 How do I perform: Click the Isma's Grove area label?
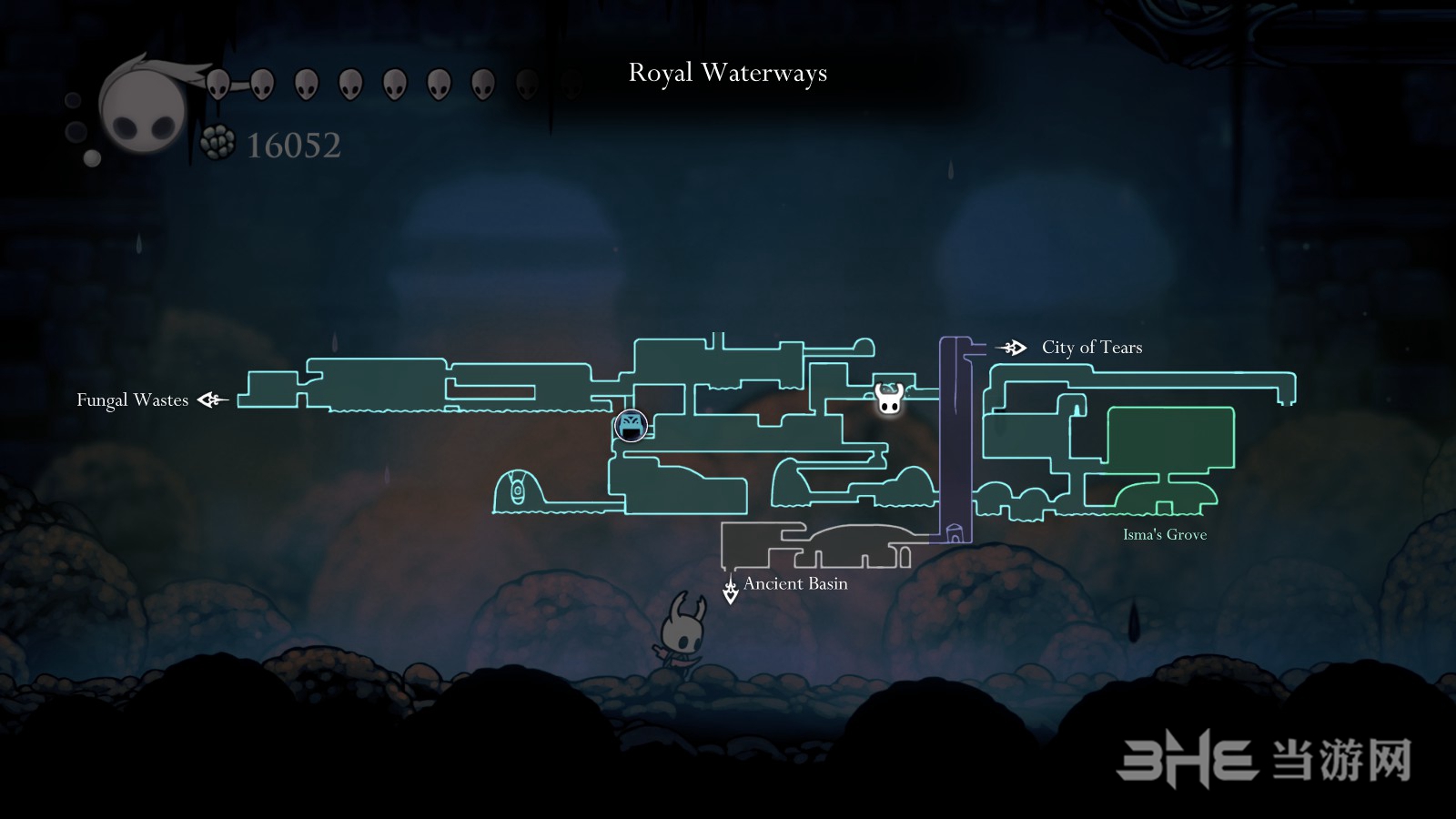1165,535
